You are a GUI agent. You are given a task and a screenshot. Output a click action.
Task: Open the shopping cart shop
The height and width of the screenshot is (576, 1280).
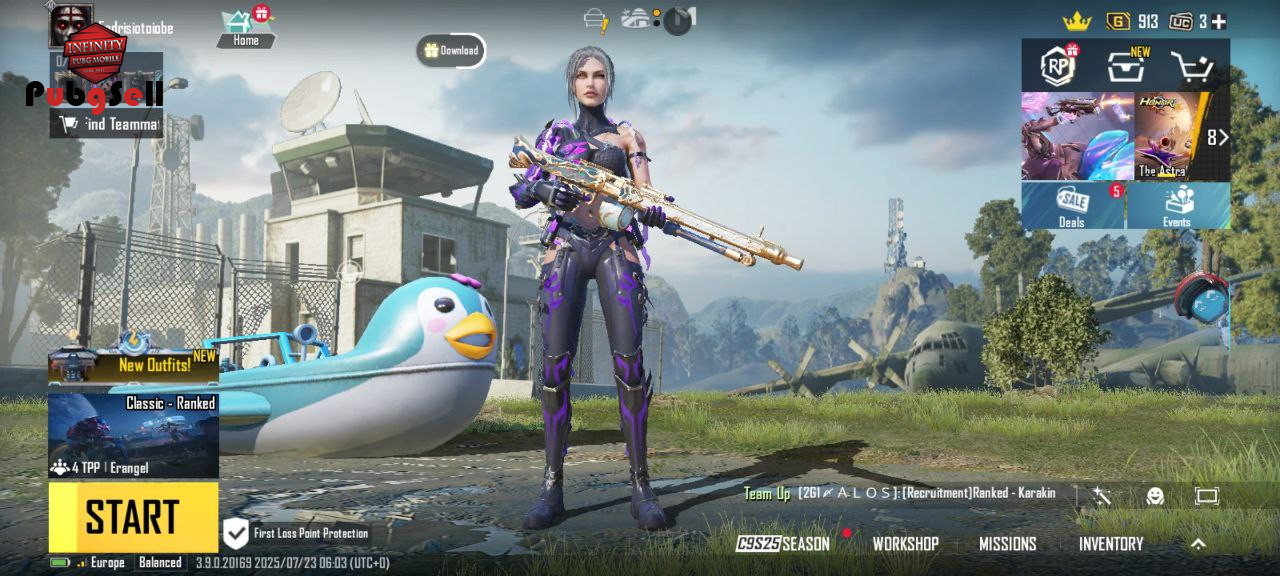(1191, 67)
